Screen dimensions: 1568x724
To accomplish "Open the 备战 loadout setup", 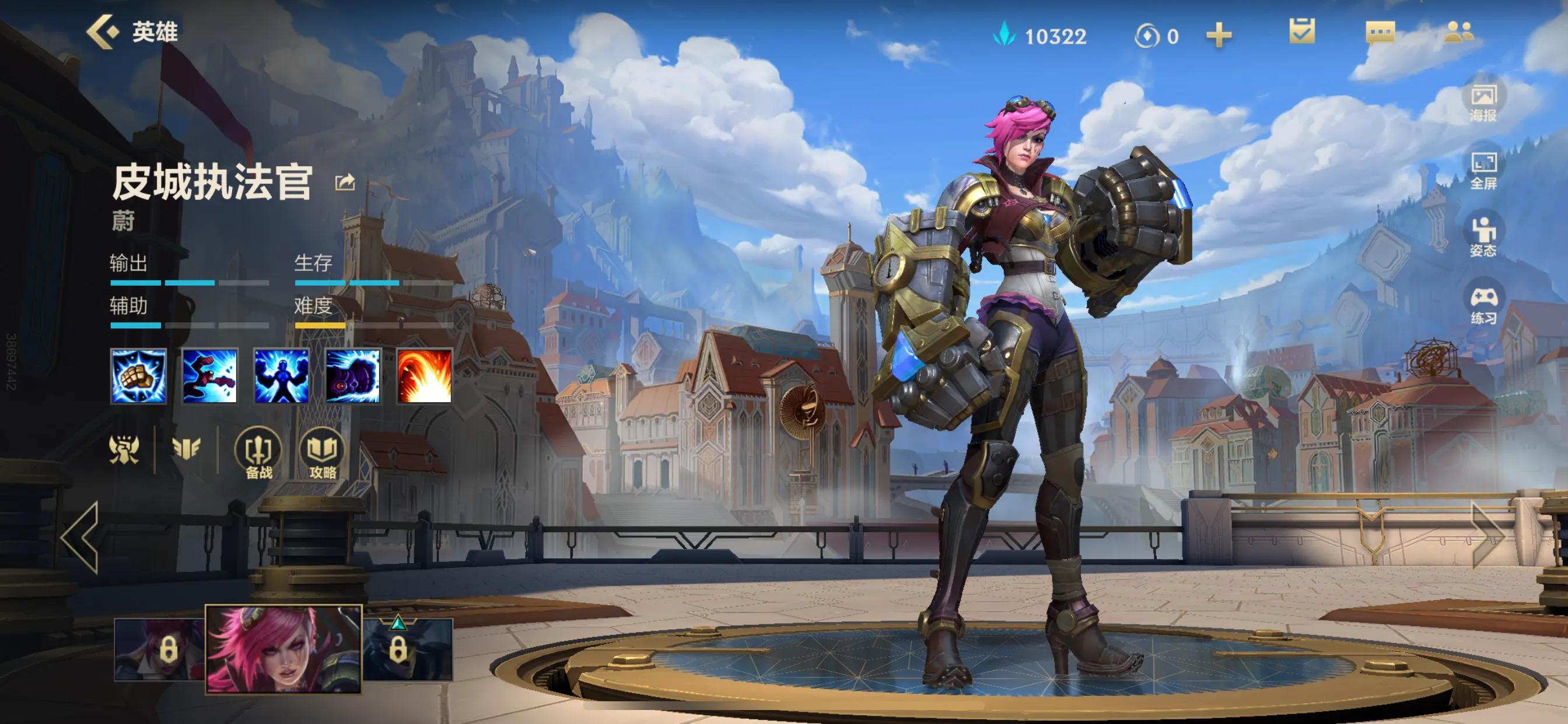I will point(258,454).
